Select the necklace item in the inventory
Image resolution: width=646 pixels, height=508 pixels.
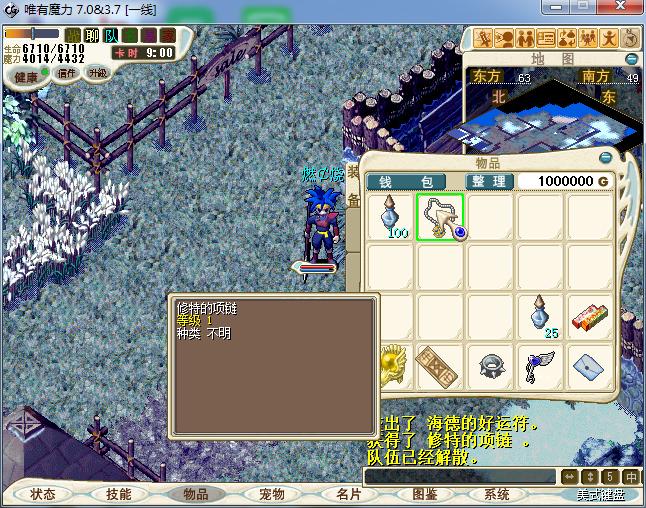440,216
